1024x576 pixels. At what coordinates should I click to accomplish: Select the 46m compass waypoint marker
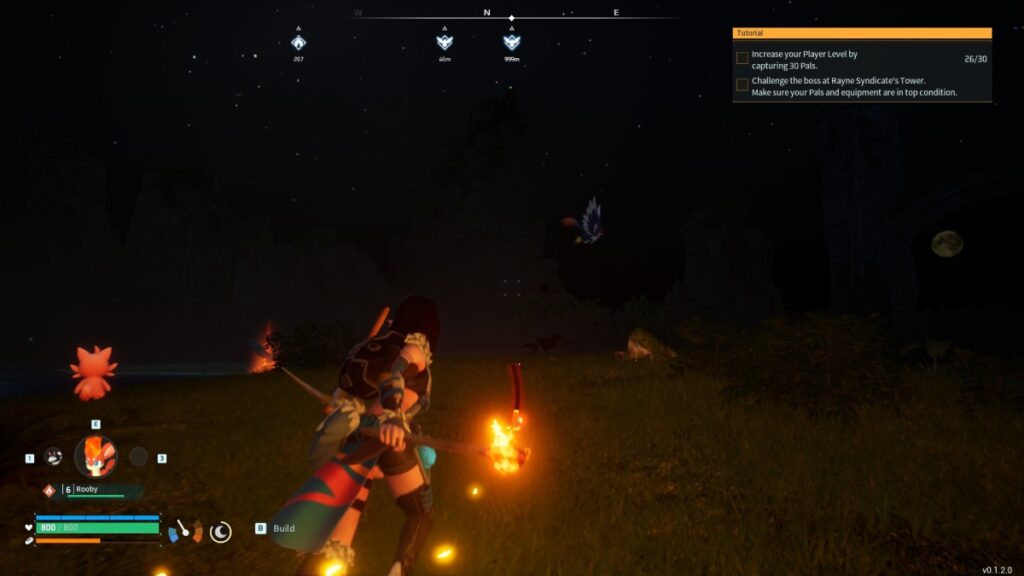(445, 43)
